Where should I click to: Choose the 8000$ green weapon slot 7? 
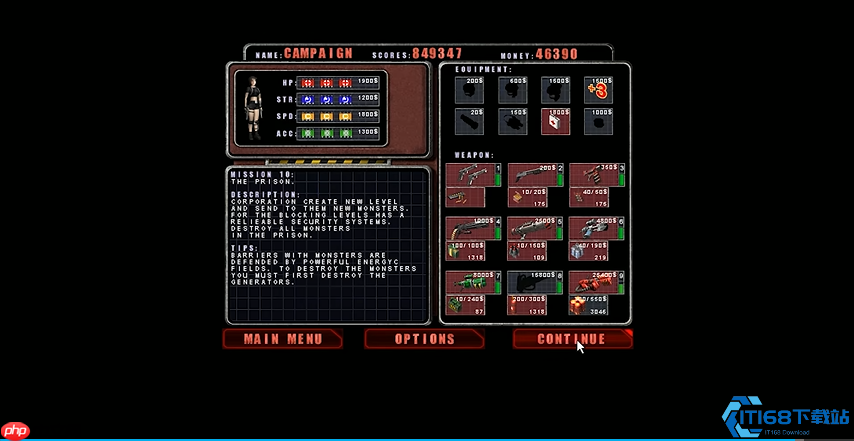click(x=473, y=283)
